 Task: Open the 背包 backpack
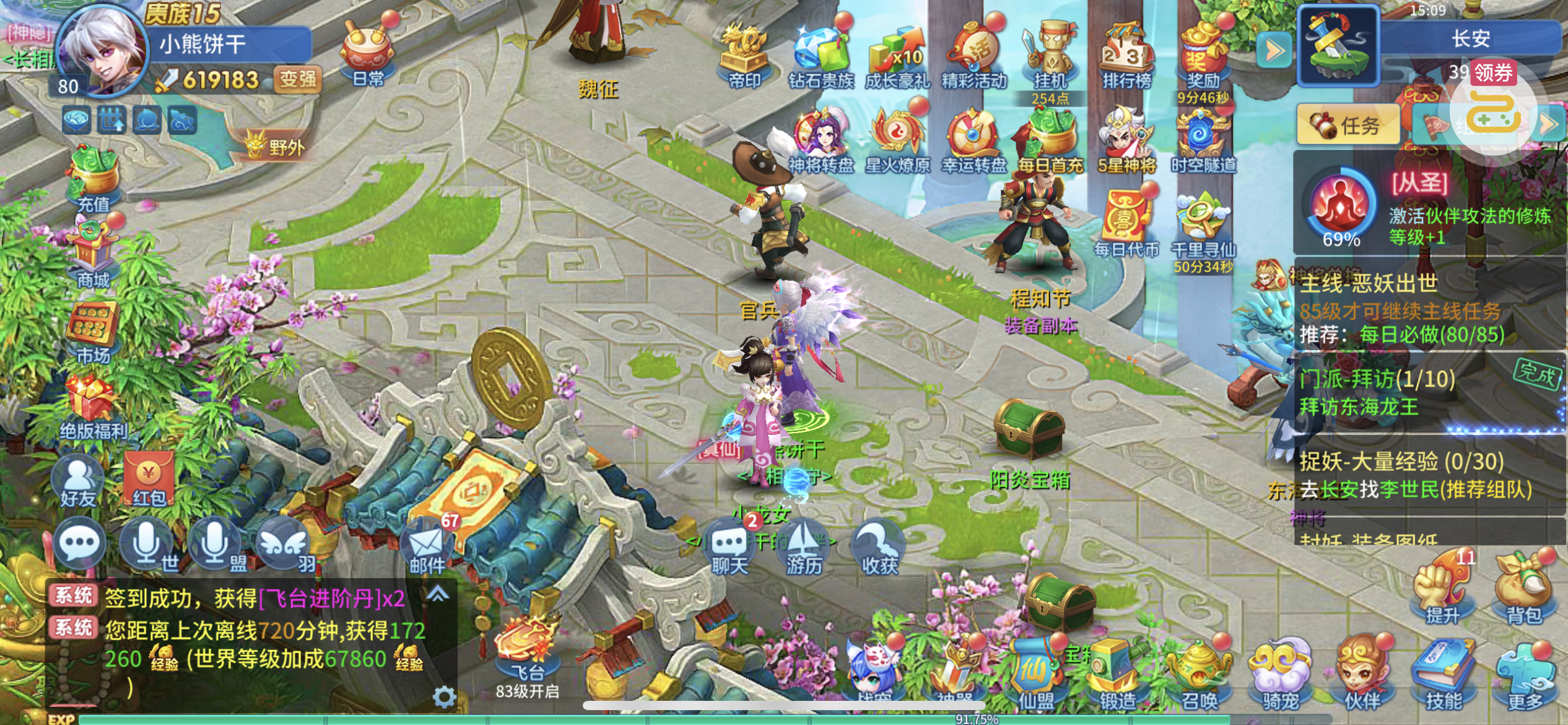click(x=1523, y=592)
